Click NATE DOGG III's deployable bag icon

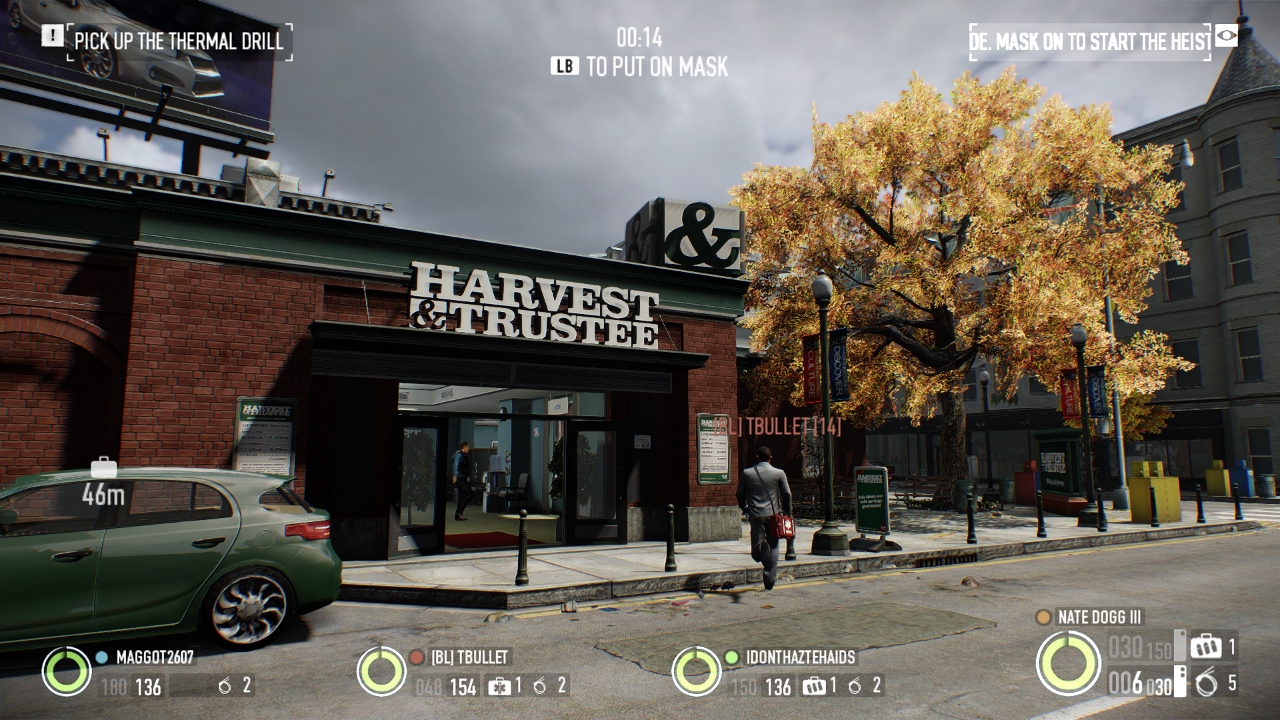[x=1205, y=646]
